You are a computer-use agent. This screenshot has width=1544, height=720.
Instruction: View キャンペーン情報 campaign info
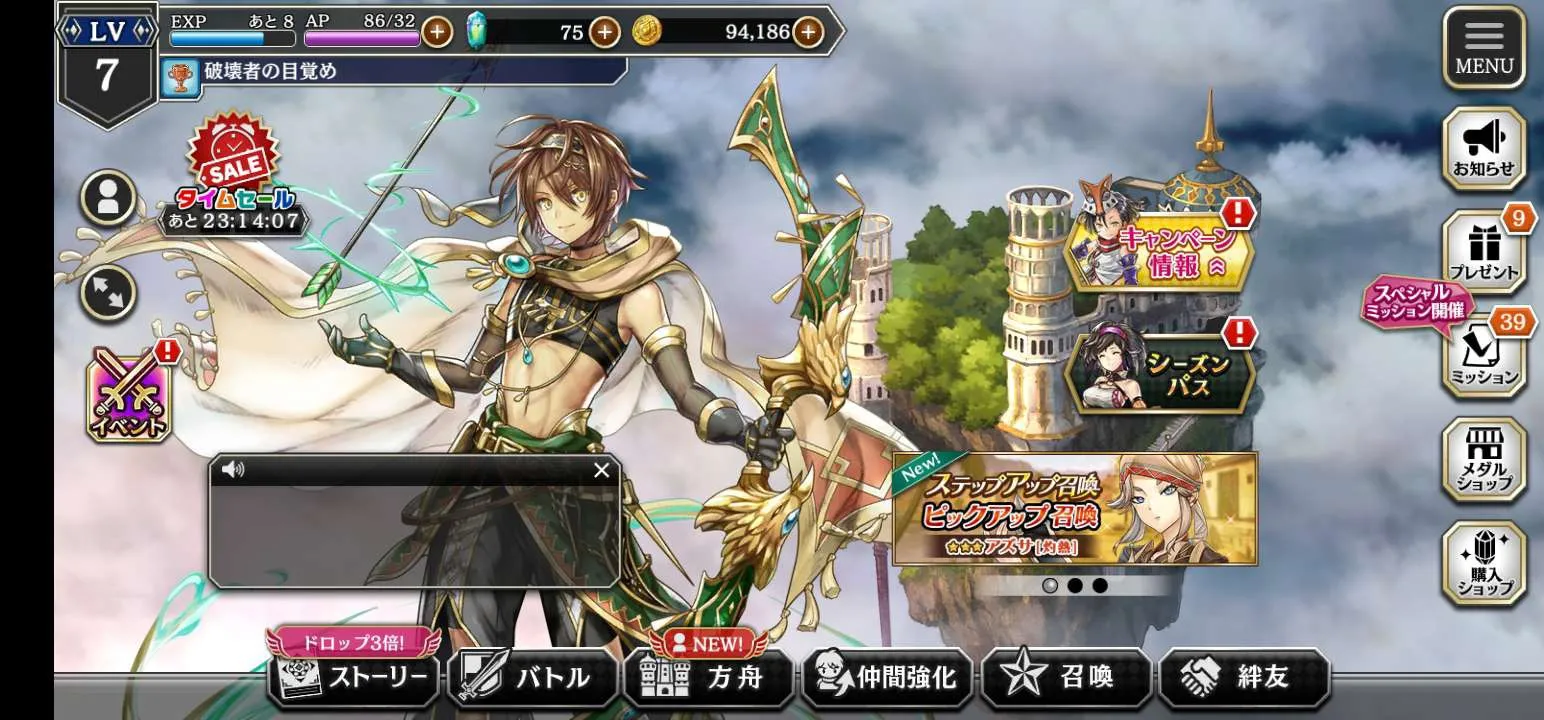1158,252
